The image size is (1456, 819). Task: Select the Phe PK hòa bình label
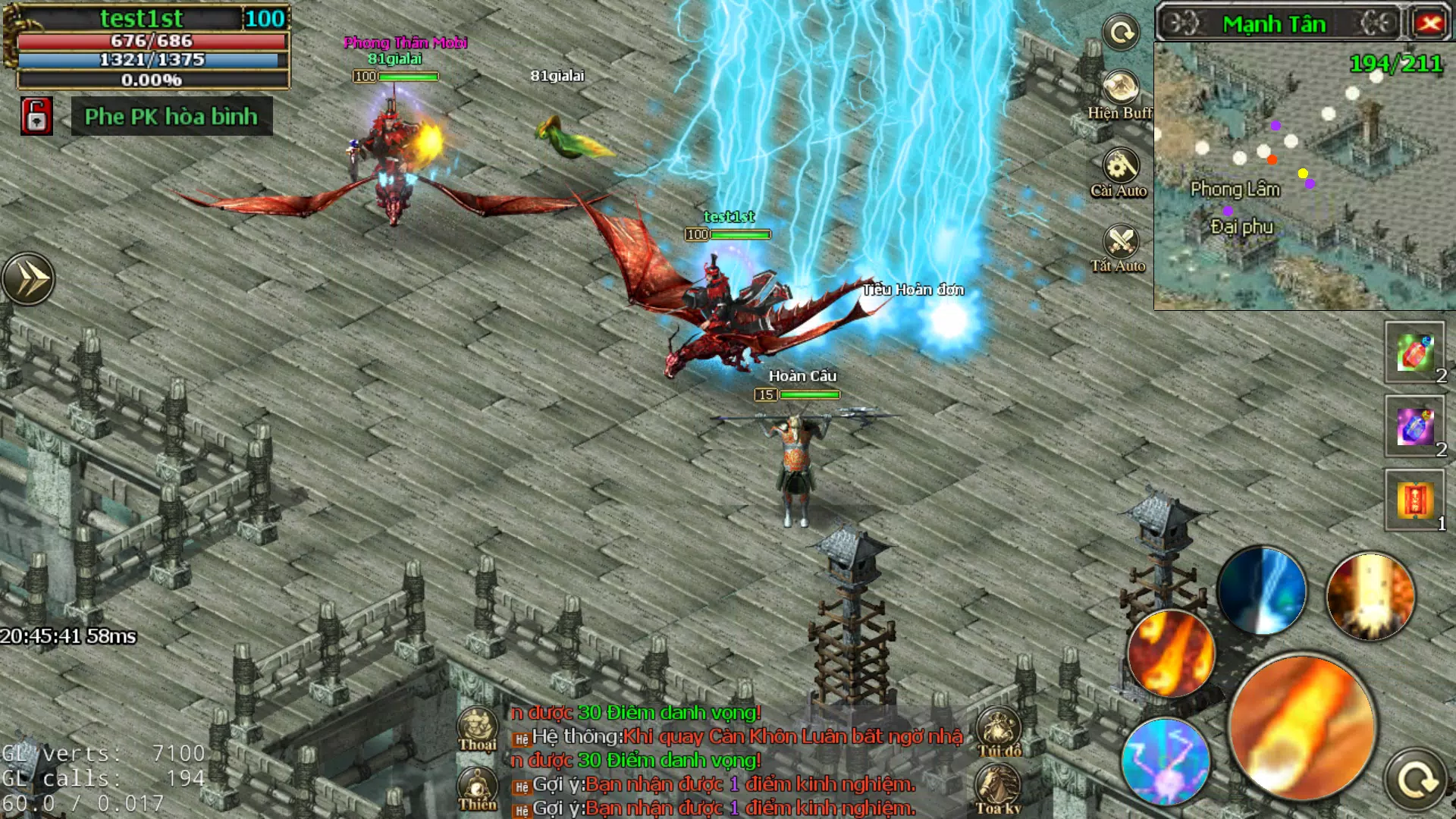(172, 118)
